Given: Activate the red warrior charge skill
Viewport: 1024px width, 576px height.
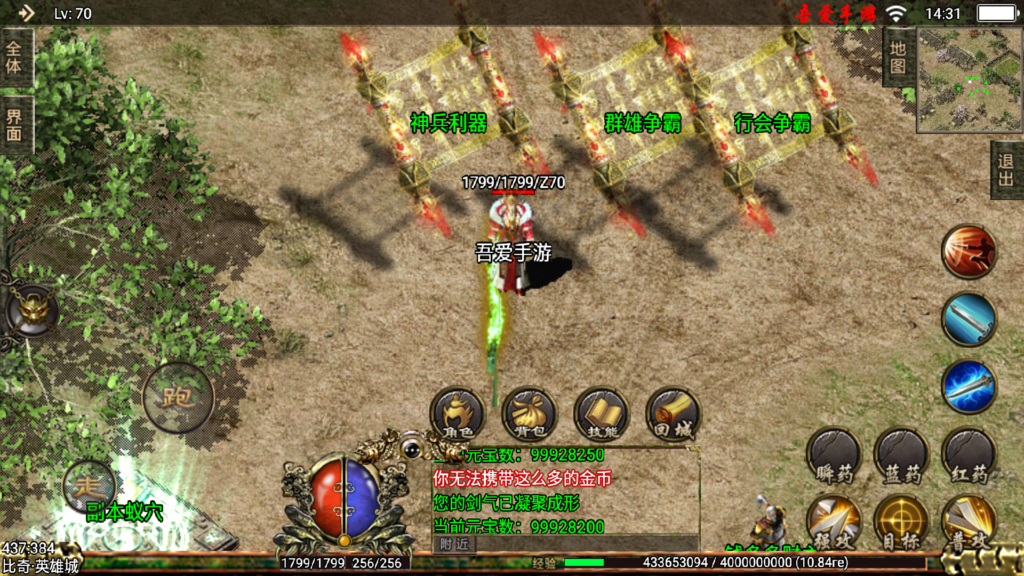Looking at the screenshot, I should coord(968,252).
